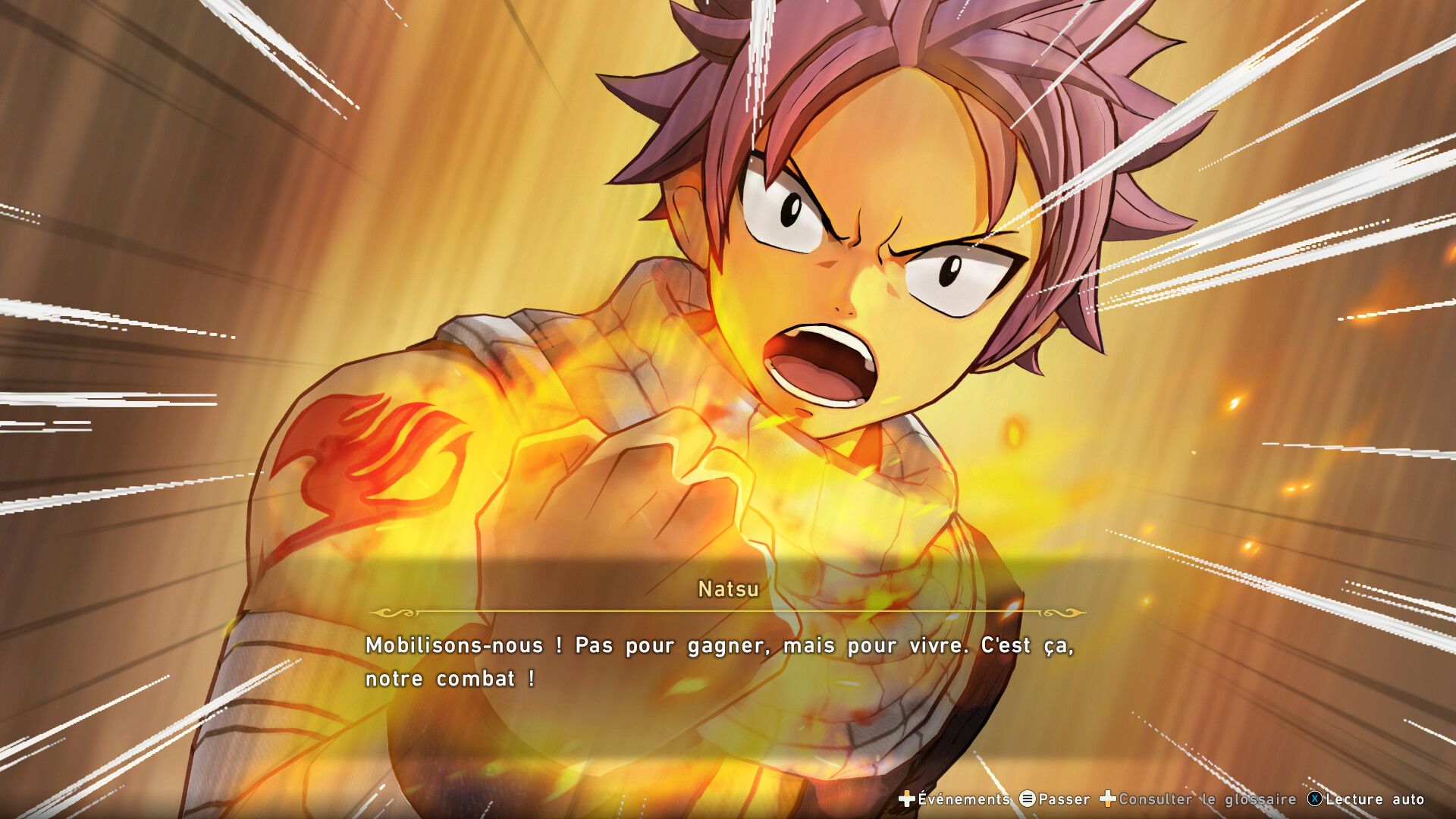Click the blue X glyph near the bottom right
This screenshot has height=819, width=1456.
(x=1314, y=799)
